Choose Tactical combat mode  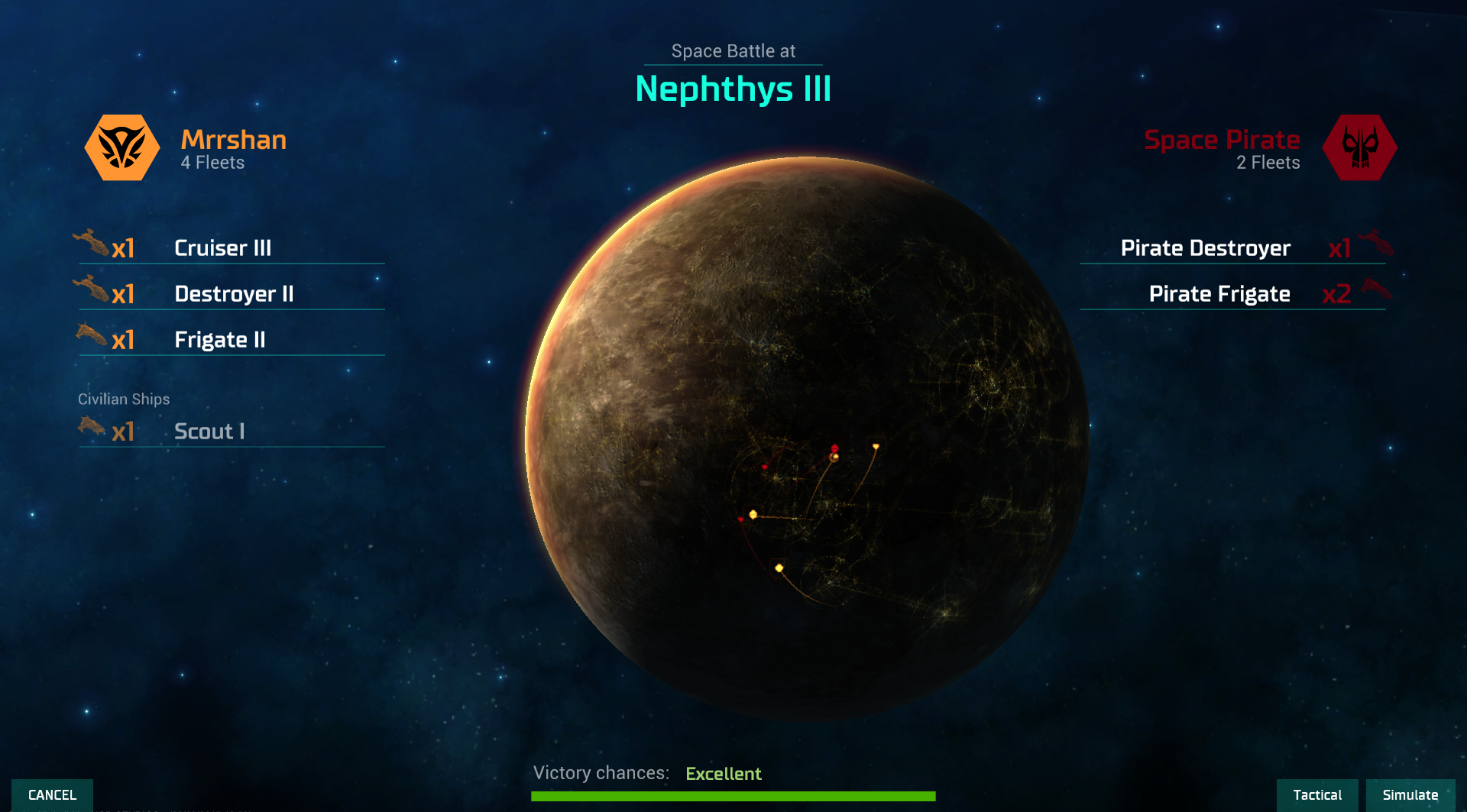pos(1316,794)
